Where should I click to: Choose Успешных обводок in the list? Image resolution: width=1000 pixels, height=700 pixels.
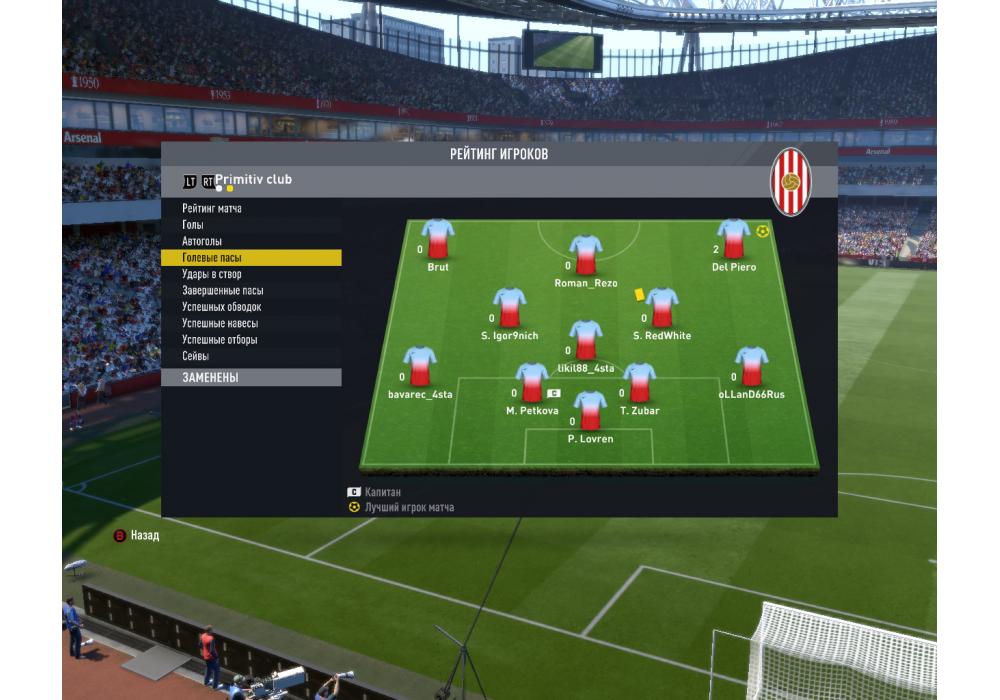pos(221,307)
